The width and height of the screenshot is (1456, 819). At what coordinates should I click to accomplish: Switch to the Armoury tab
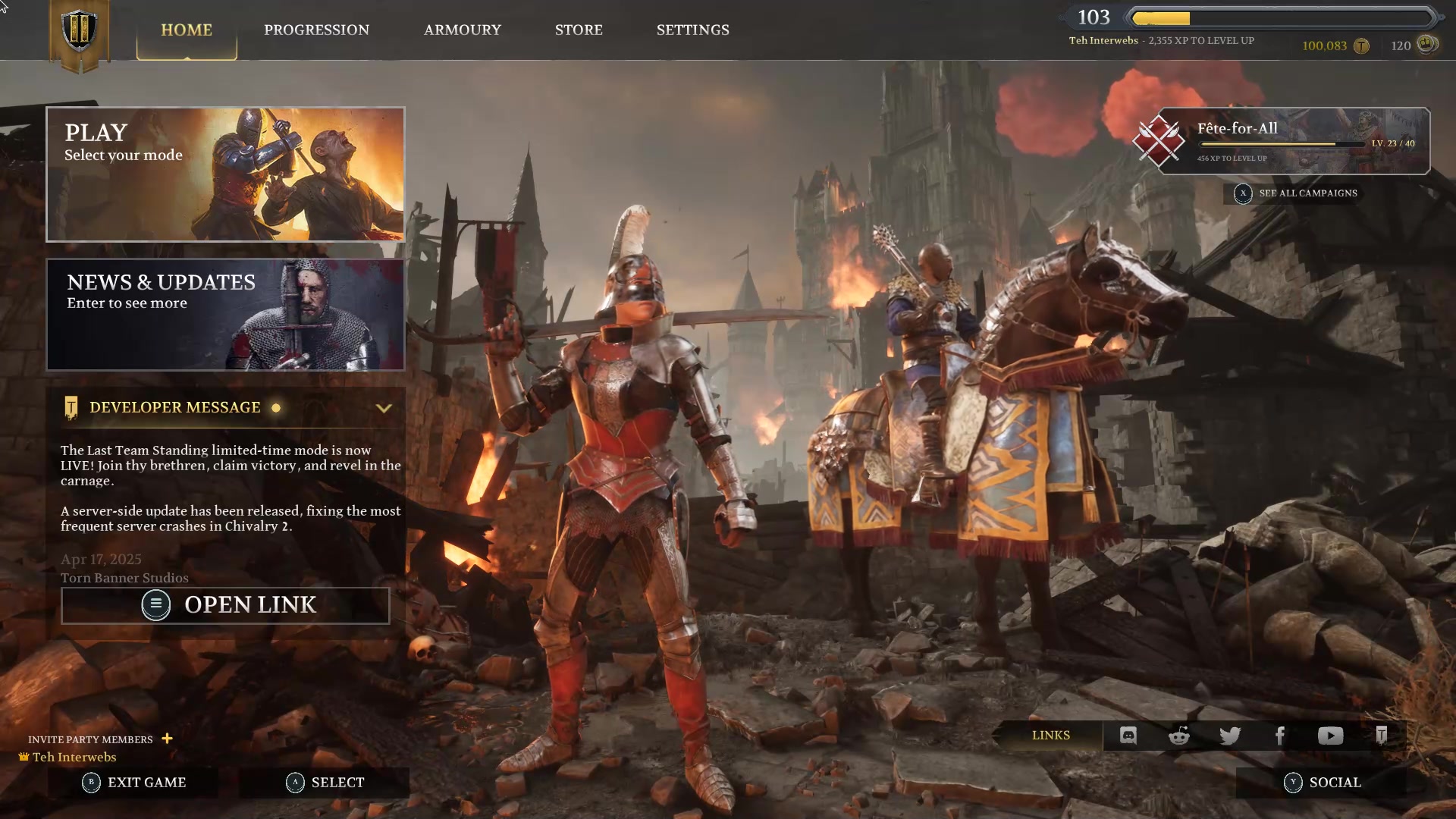[x=463, y=30]
